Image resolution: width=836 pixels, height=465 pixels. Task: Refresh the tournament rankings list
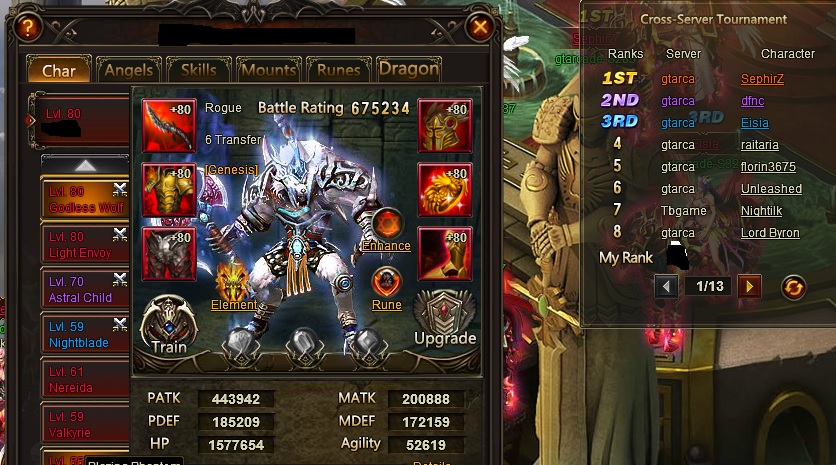(793, 287)
